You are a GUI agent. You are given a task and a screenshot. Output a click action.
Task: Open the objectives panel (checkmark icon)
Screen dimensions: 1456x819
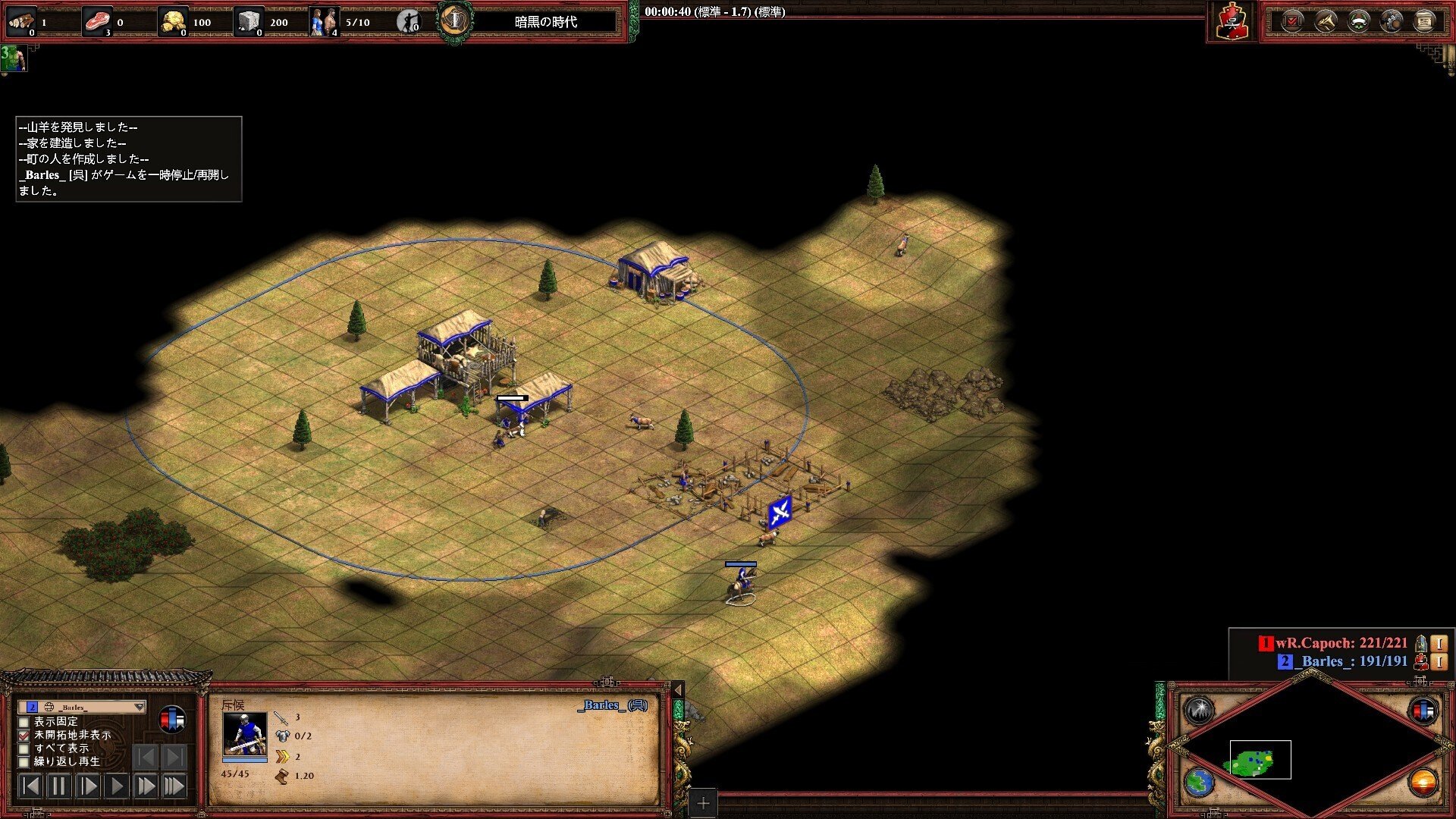pyautogui.click(x=1292, y=20)
